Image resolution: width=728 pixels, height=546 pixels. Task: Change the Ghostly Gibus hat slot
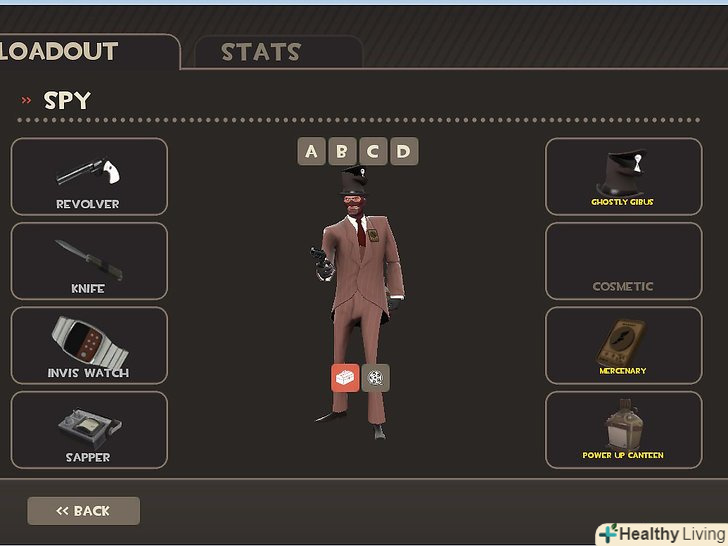click(x=623, y=176)
